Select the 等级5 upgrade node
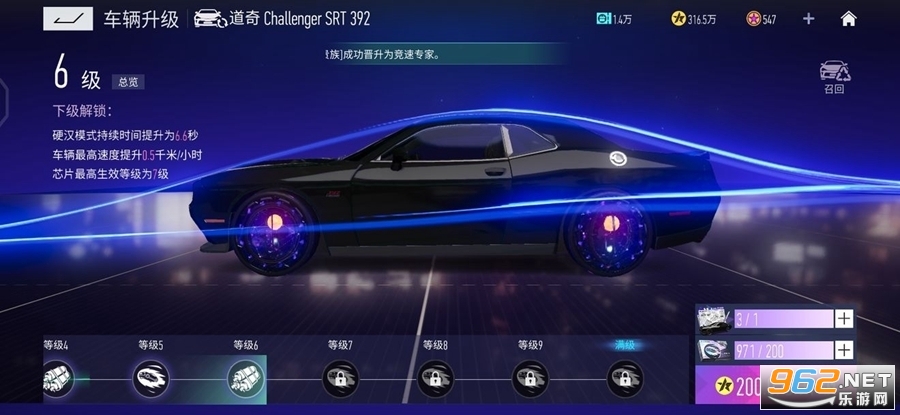 tap(151, 377)
